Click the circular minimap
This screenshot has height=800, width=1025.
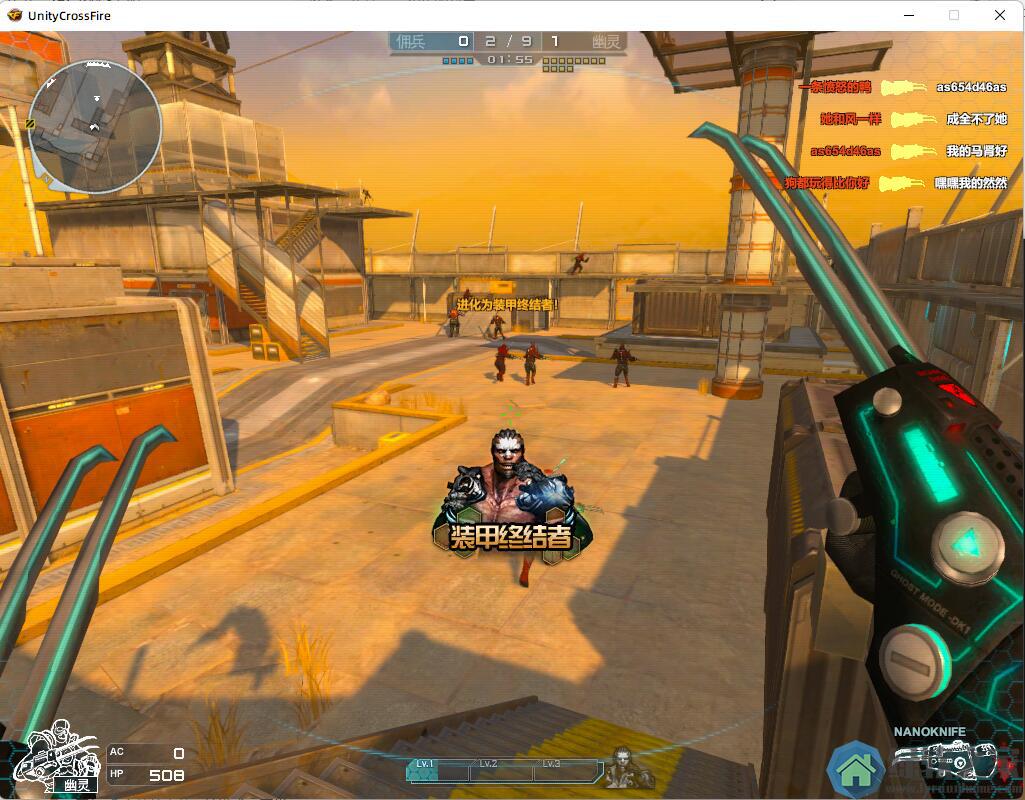coord(95,126)
